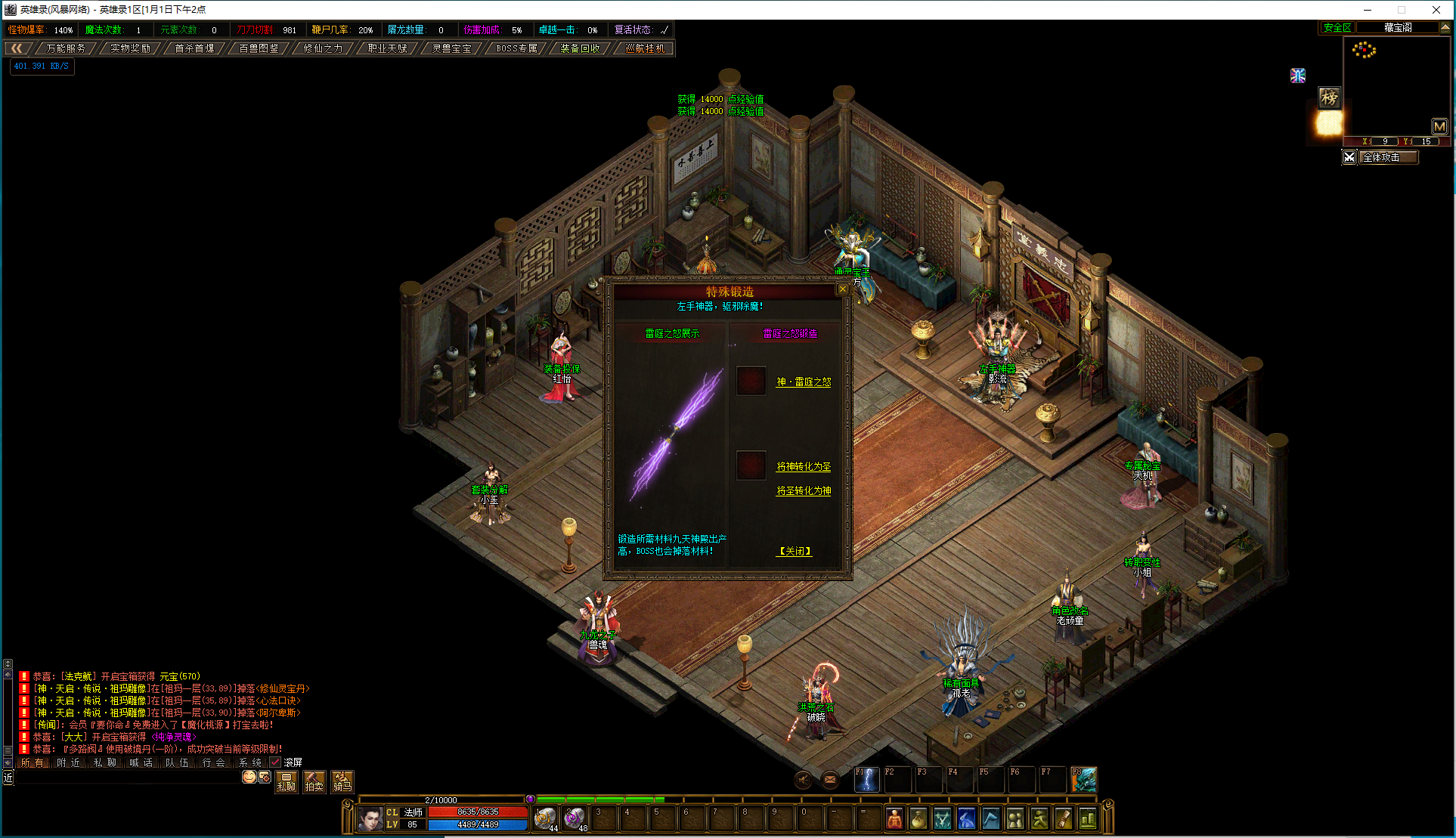The image size is (1456, 838).
Task: Open the BOSS专属 menu
Action: click(x=516, y=48)
